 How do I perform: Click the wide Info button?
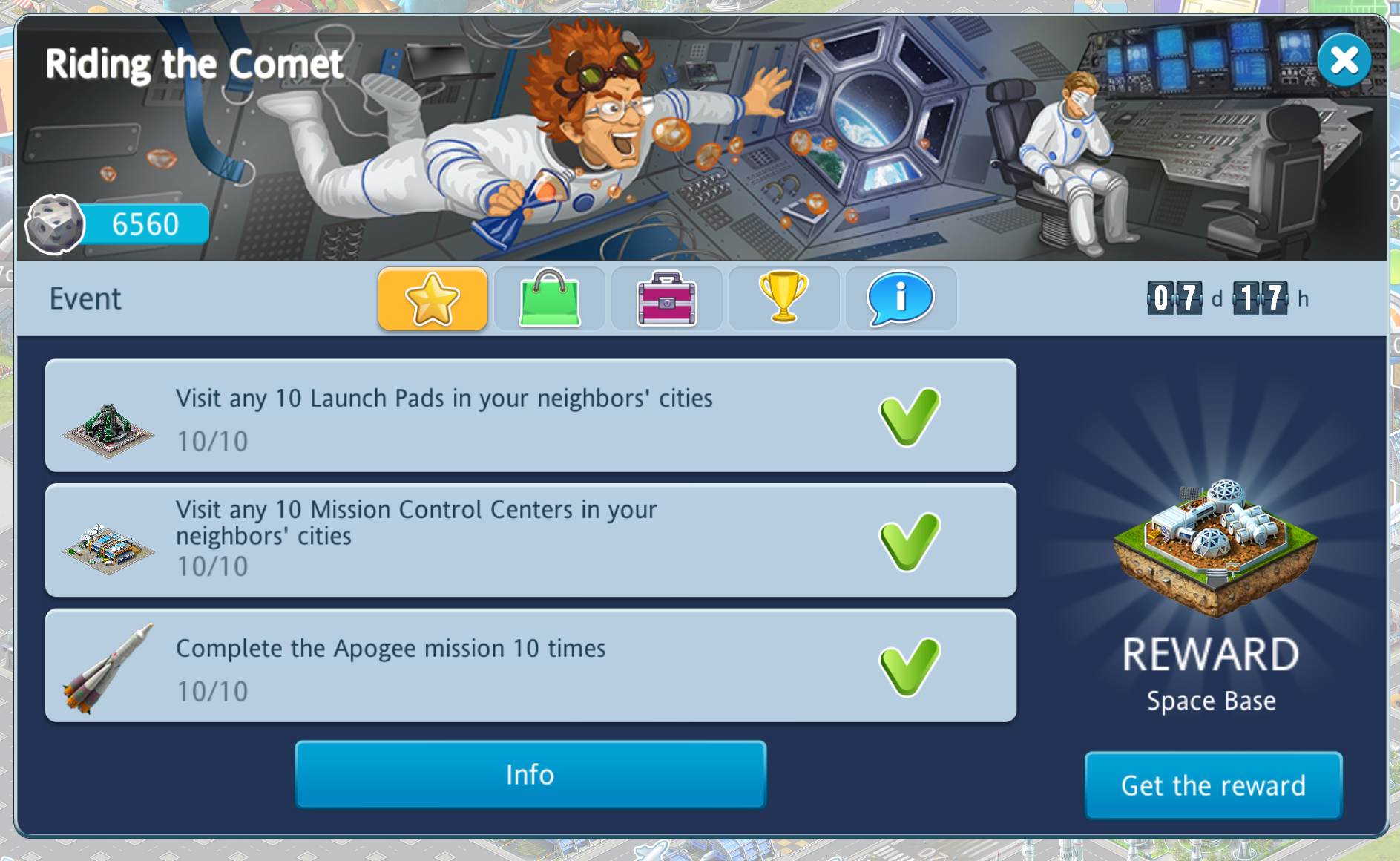pyautogui.click(x=530, y=774)
